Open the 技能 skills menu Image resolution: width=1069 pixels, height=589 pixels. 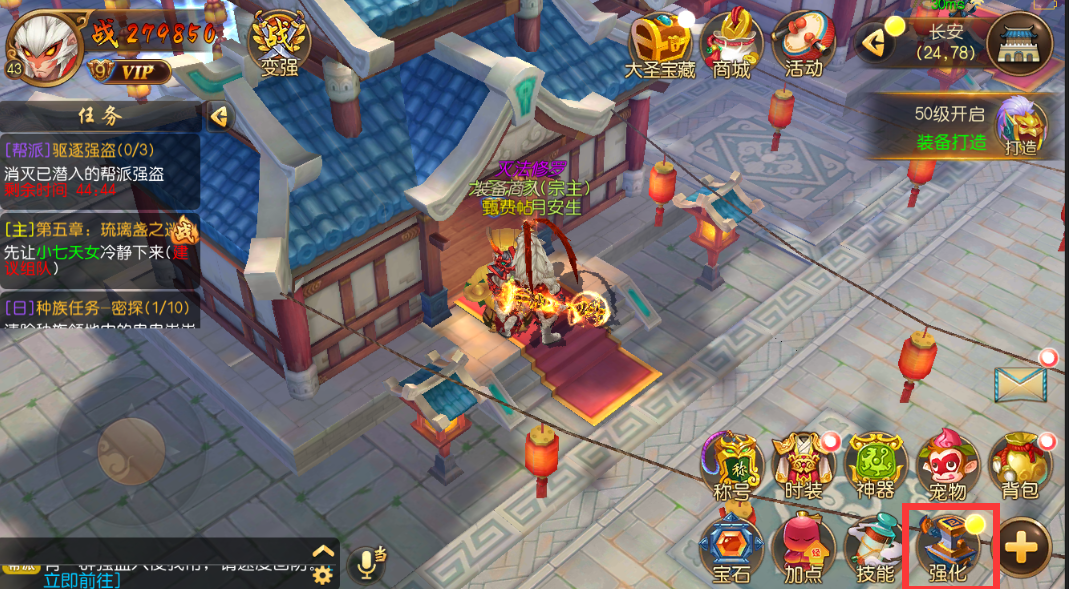click(875, 546)
